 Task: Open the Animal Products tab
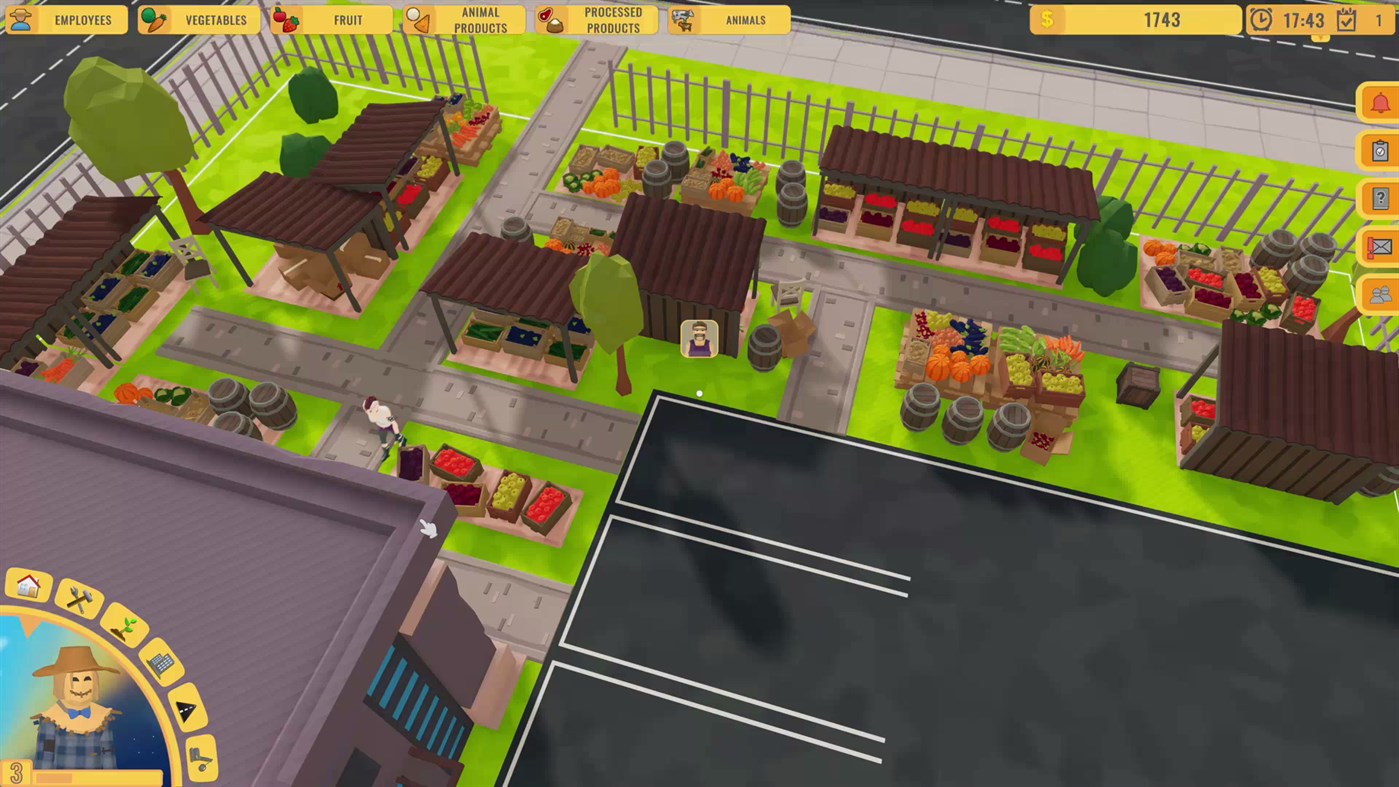pos(463,19)
